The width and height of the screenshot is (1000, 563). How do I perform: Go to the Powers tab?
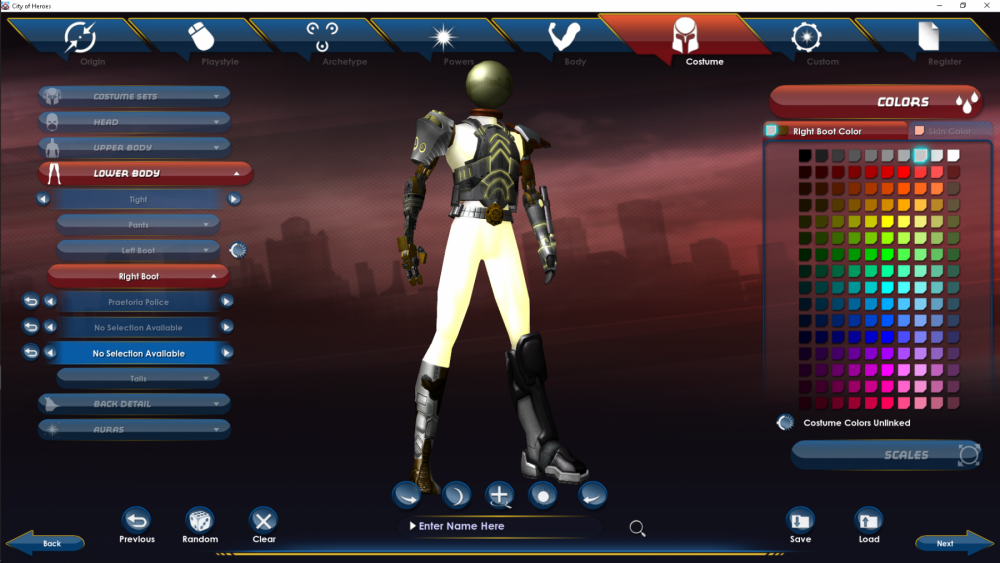coord(443,42)
